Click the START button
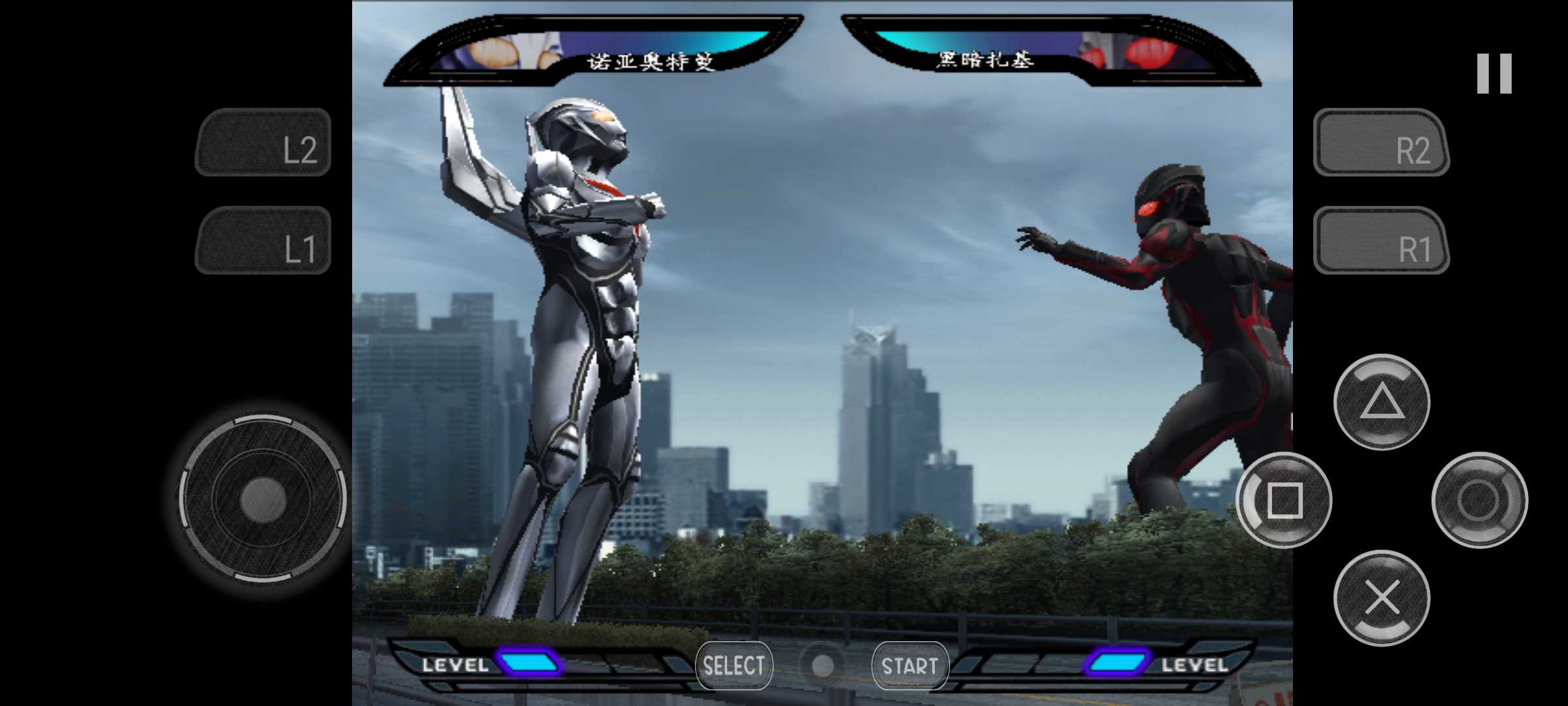Viewport: 1568px width, 706px height. 909,666
